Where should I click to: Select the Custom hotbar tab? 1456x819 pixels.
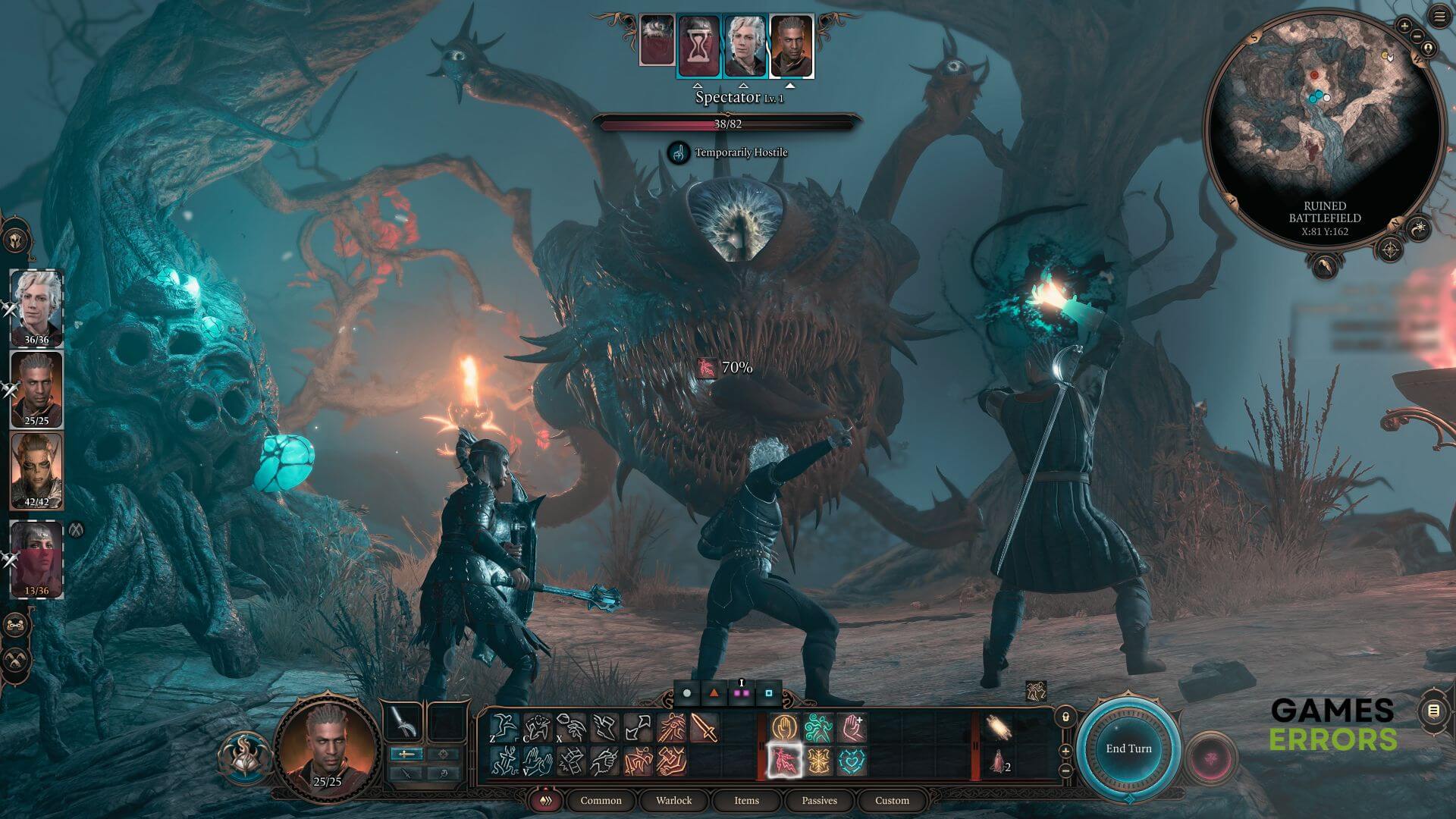click(892, 800)
